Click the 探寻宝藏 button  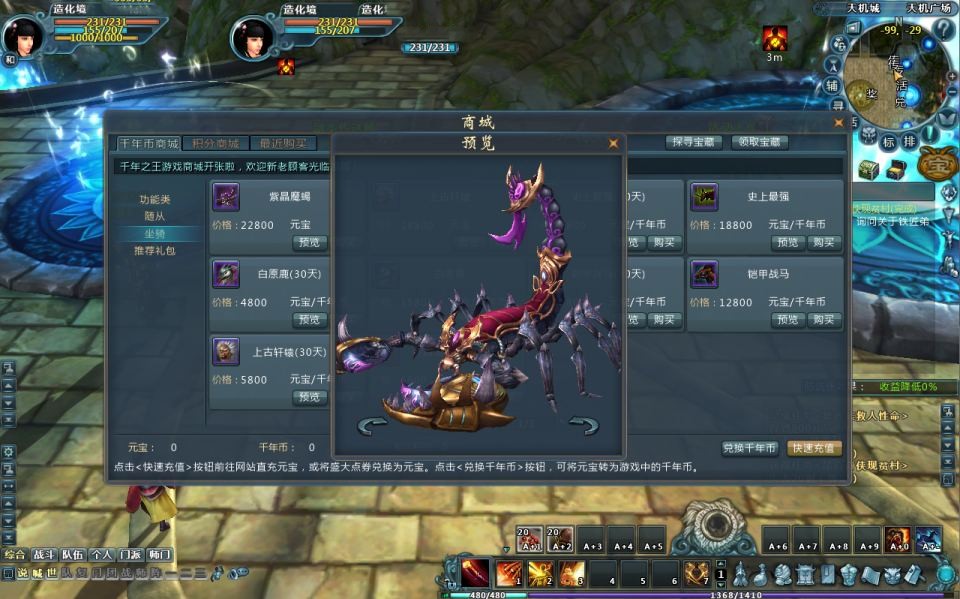[x=694, y=143]
